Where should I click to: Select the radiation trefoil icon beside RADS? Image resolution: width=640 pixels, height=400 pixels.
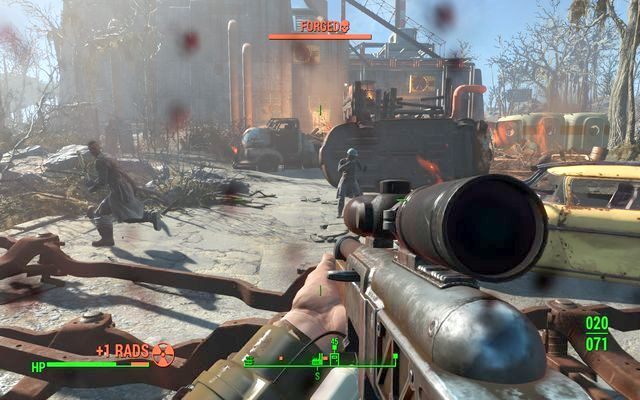tap(163, 351)
